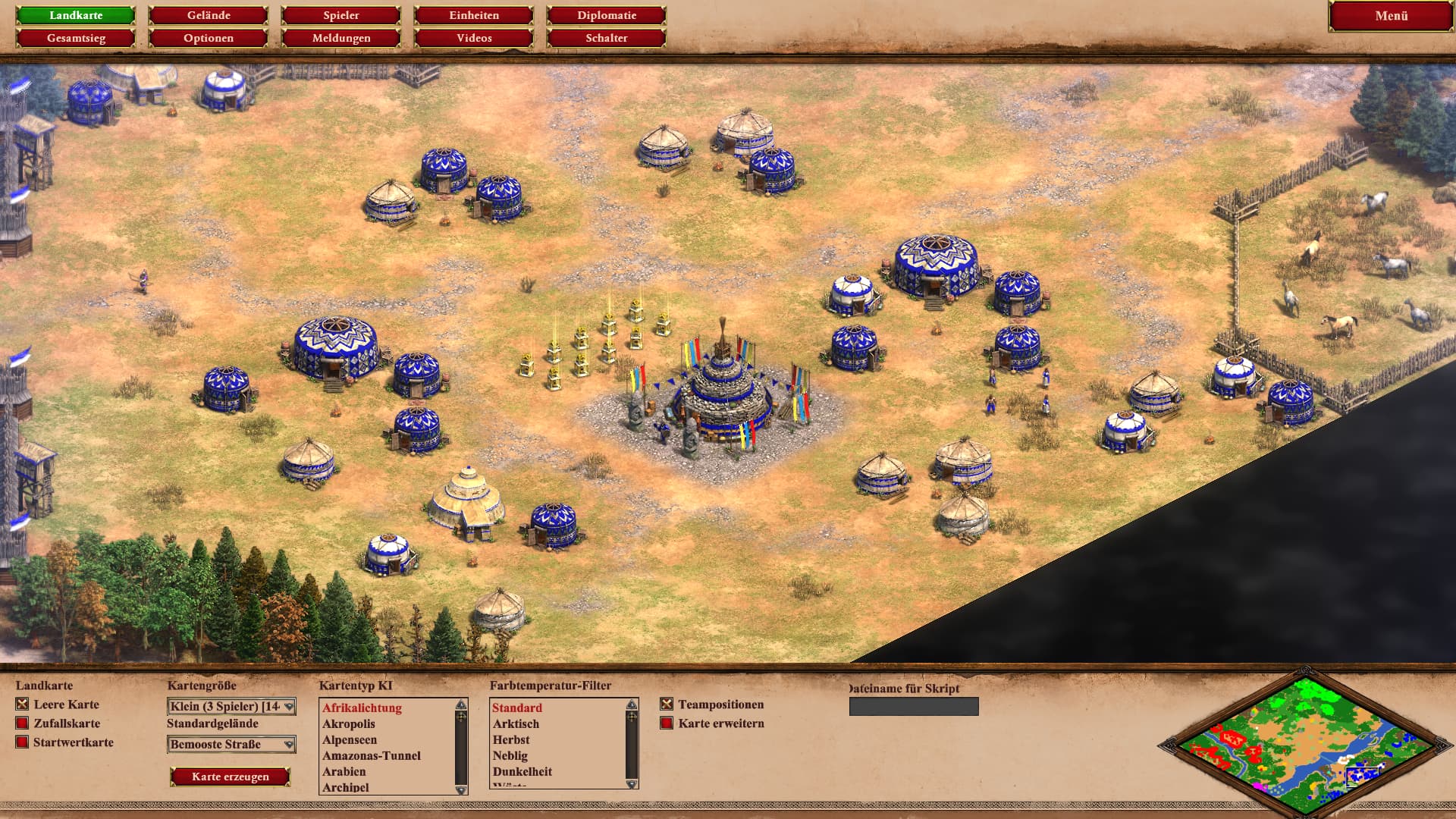Show the Meldungen tab
Image resolution: width=1456 pixels, height=819 pixels.
coord(341,38)
